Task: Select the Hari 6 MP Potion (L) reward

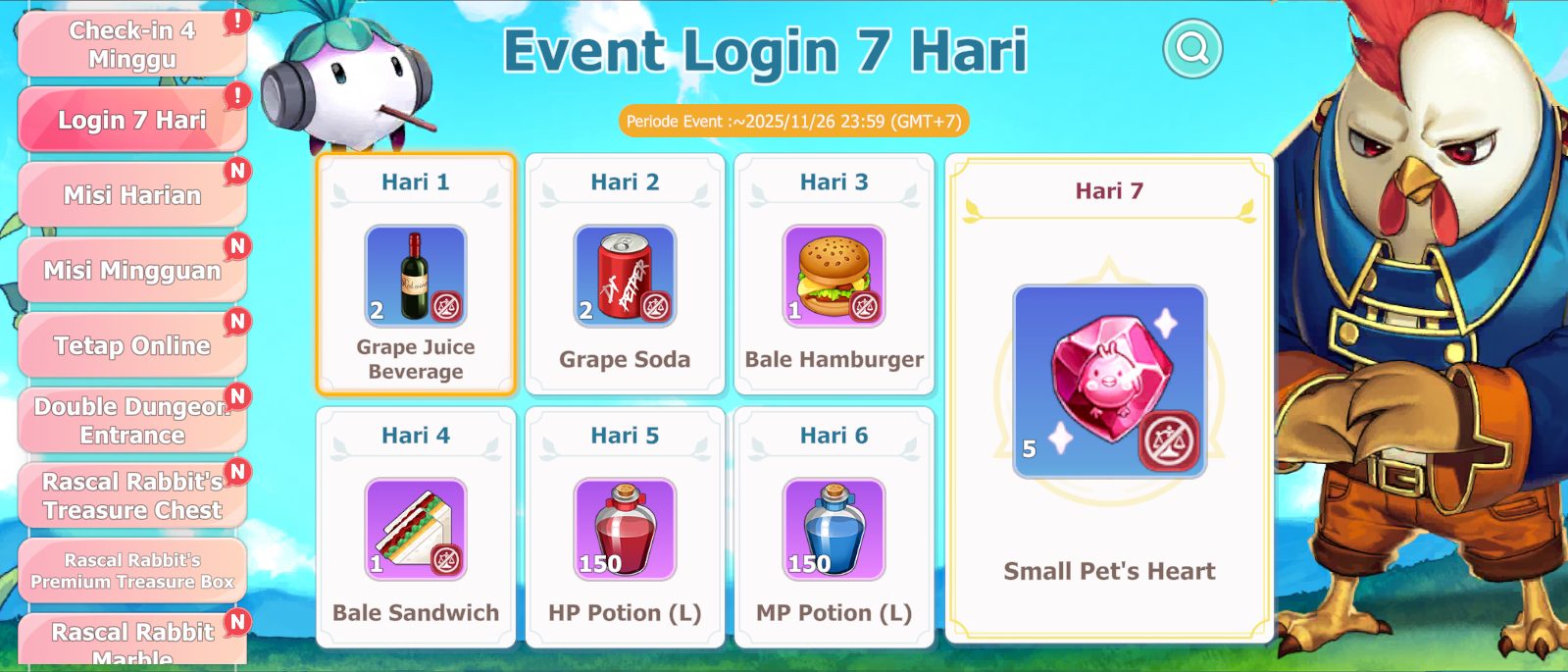Action: tap(834, 529)
